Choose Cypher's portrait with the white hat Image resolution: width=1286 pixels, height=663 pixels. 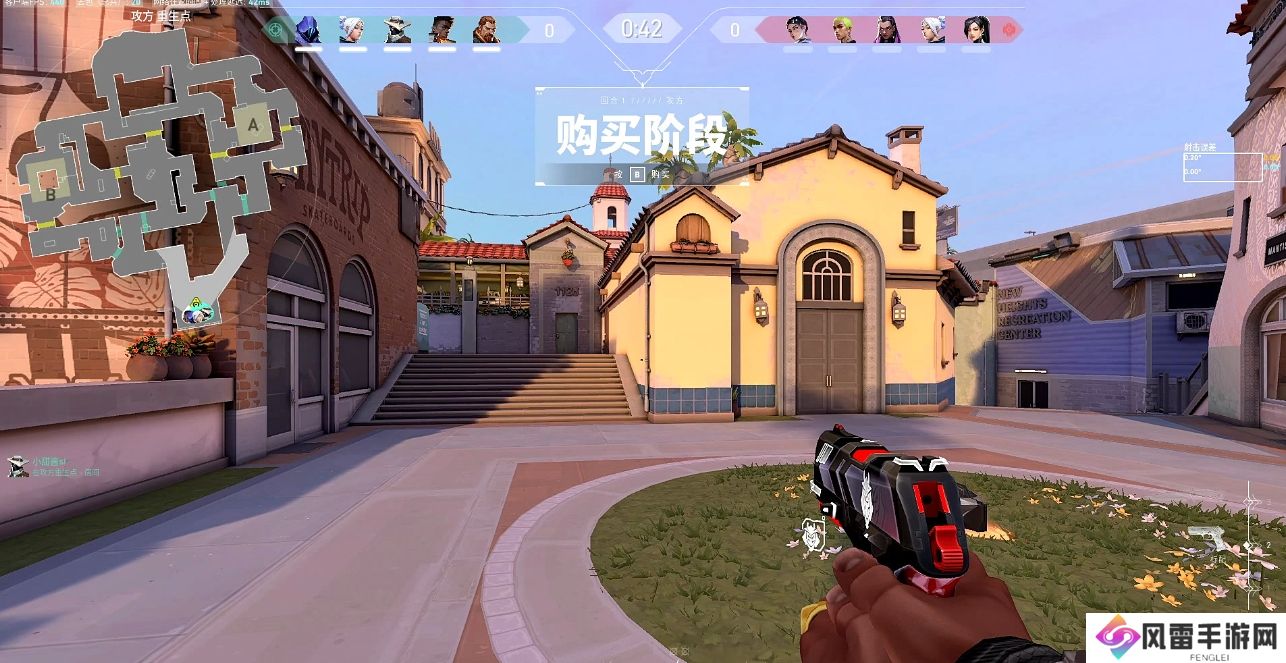396,30
